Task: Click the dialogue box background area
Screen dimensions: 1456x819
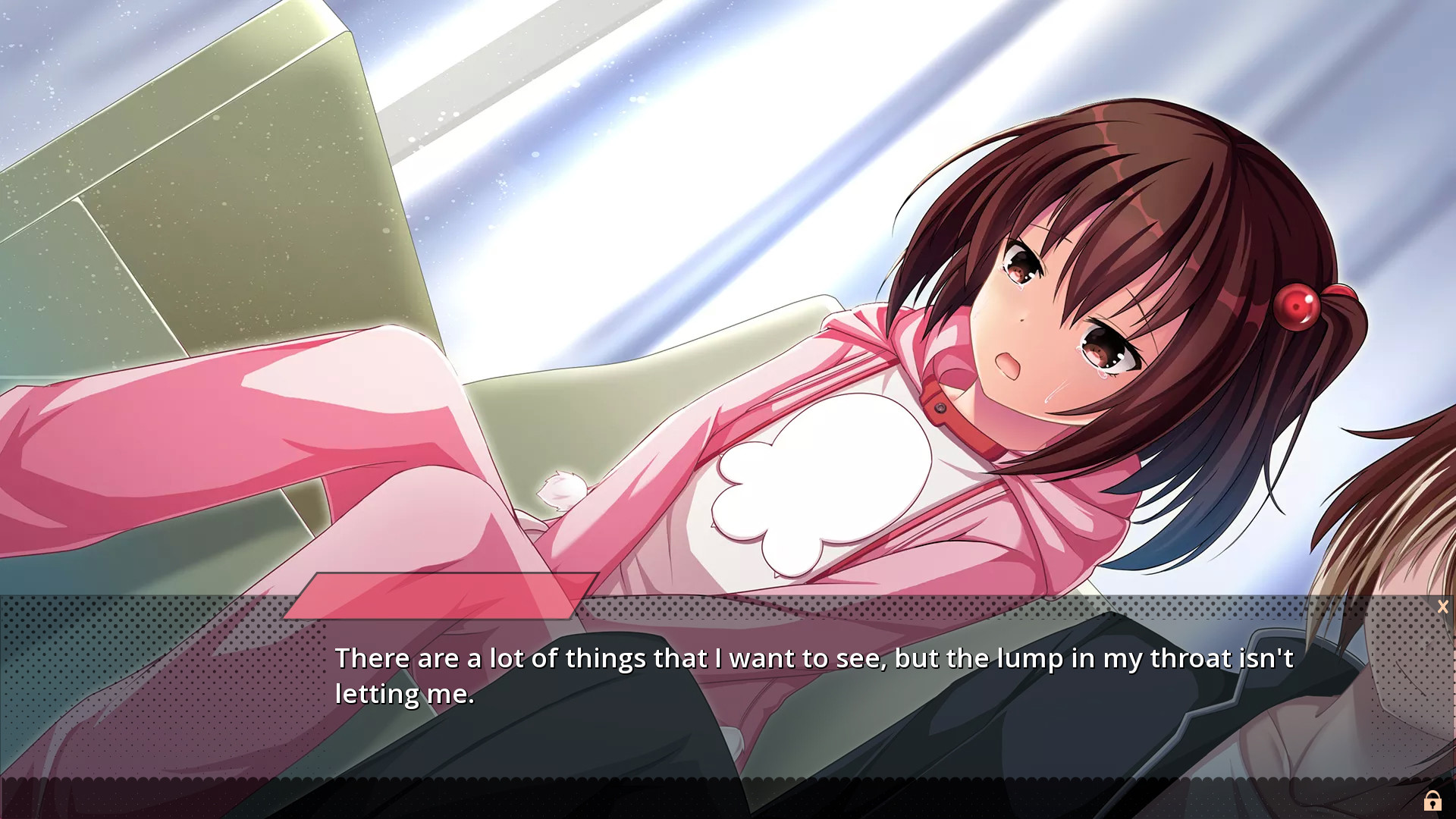Action: click(x=728, y=728)
